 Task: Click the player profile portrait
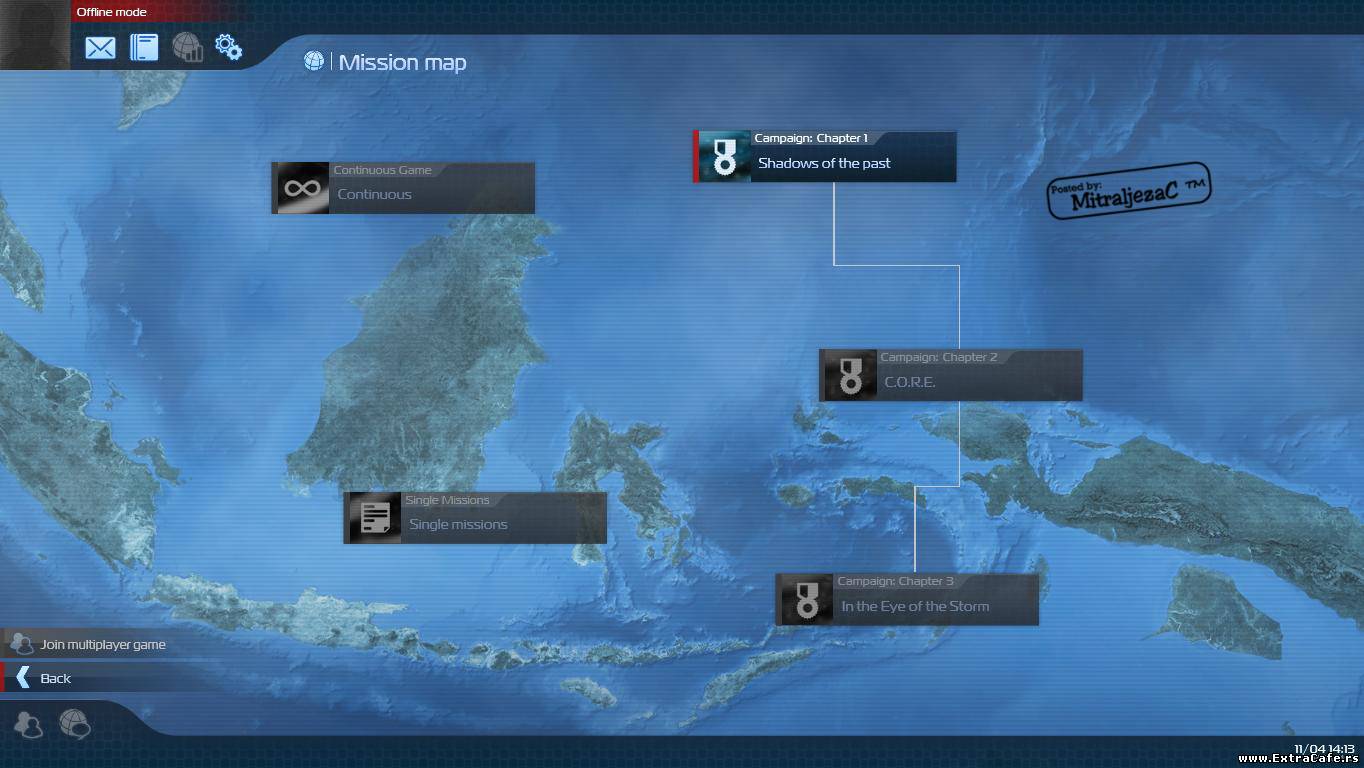tap(35, 35)
